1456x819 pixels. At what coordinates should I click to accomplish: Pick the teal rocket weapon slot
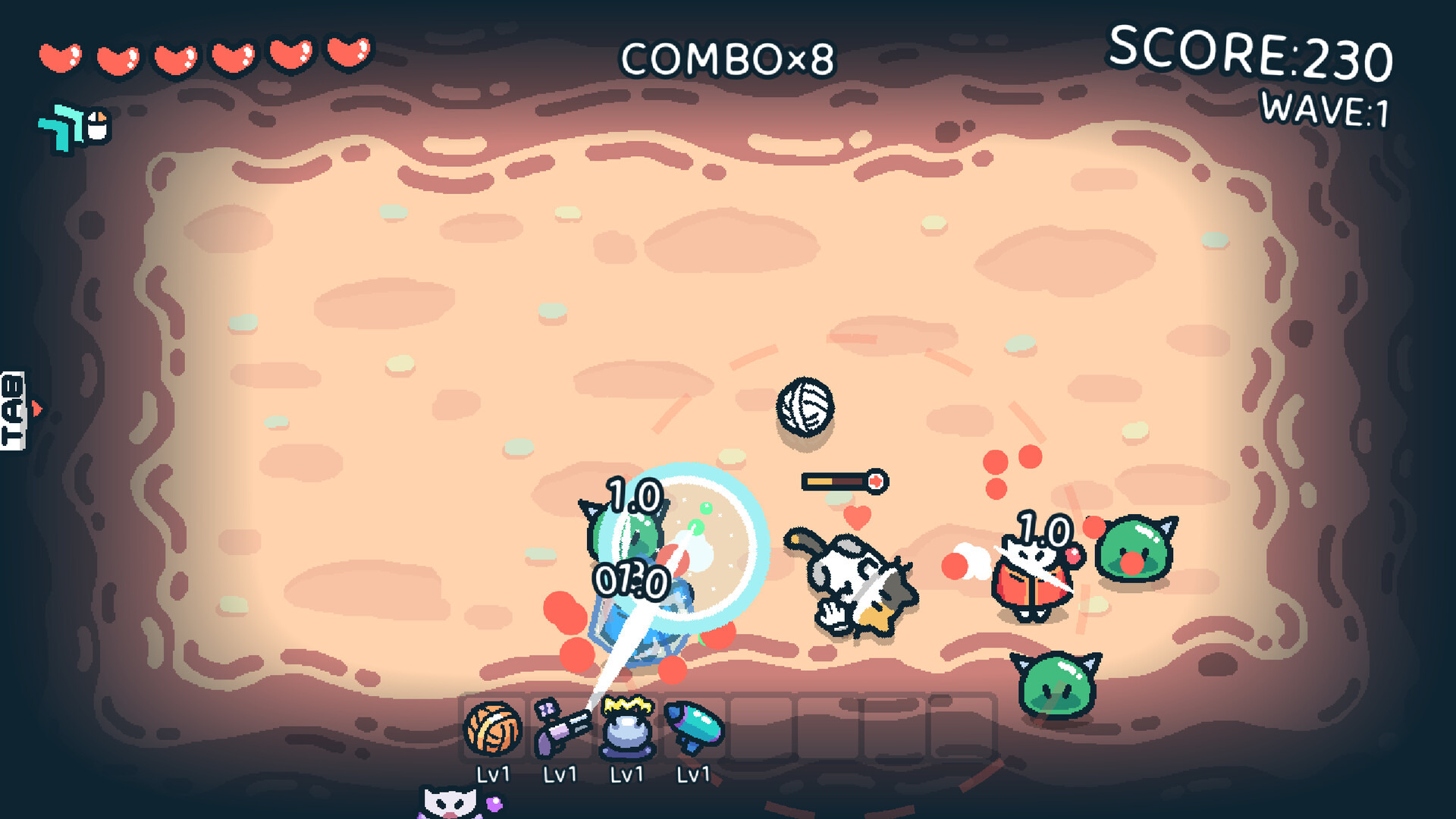694,729
